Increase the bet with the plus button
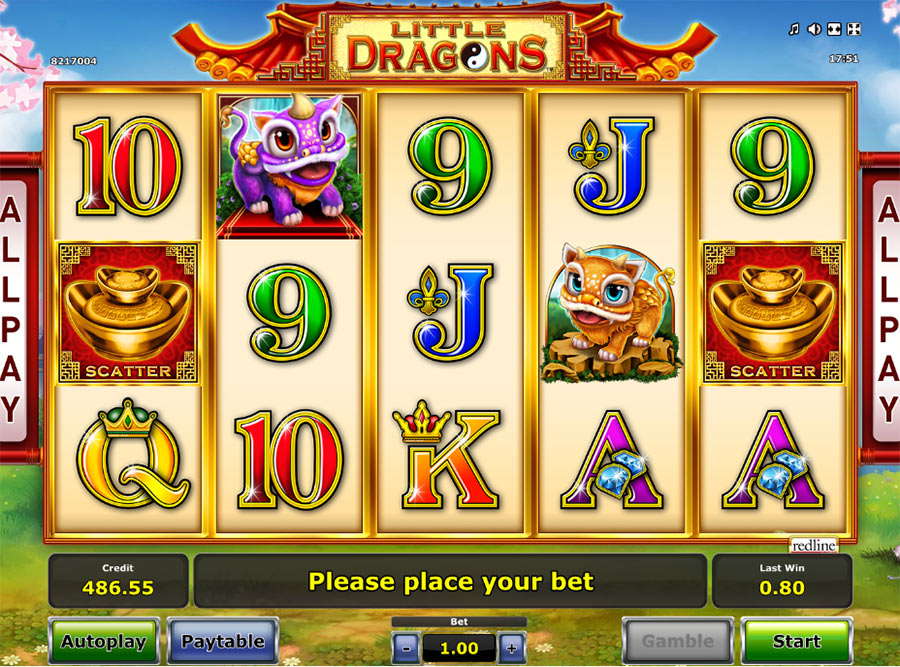The height and width of the screenshot is (667, 900). 511,647
